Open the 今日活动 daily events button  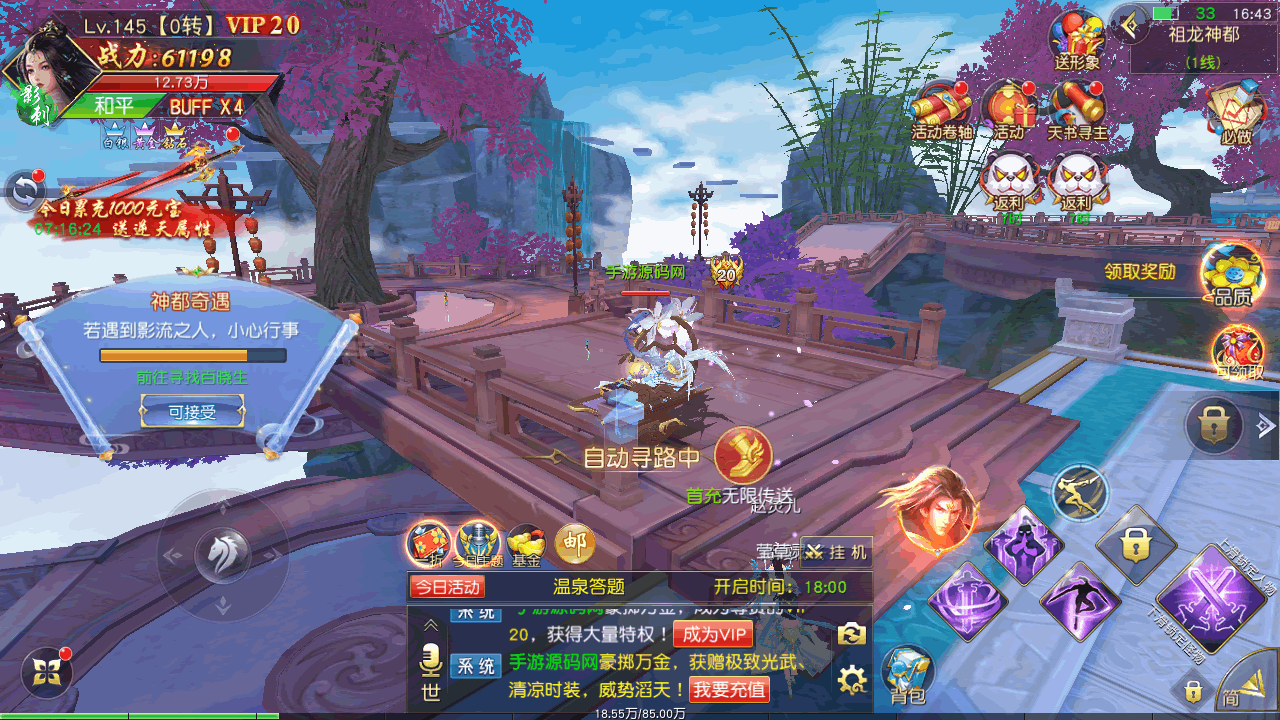447,587
